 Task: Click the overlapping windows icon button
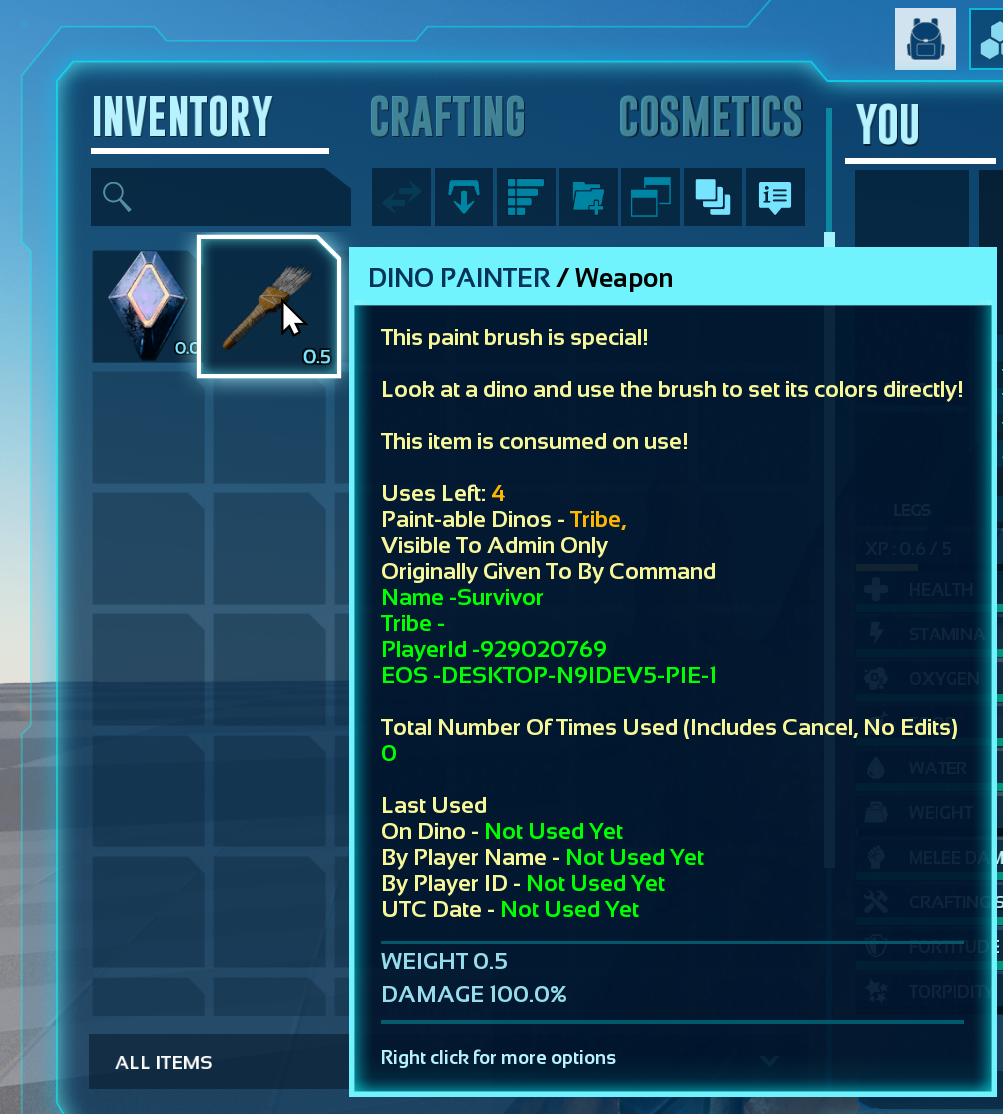tap(650, 197)
